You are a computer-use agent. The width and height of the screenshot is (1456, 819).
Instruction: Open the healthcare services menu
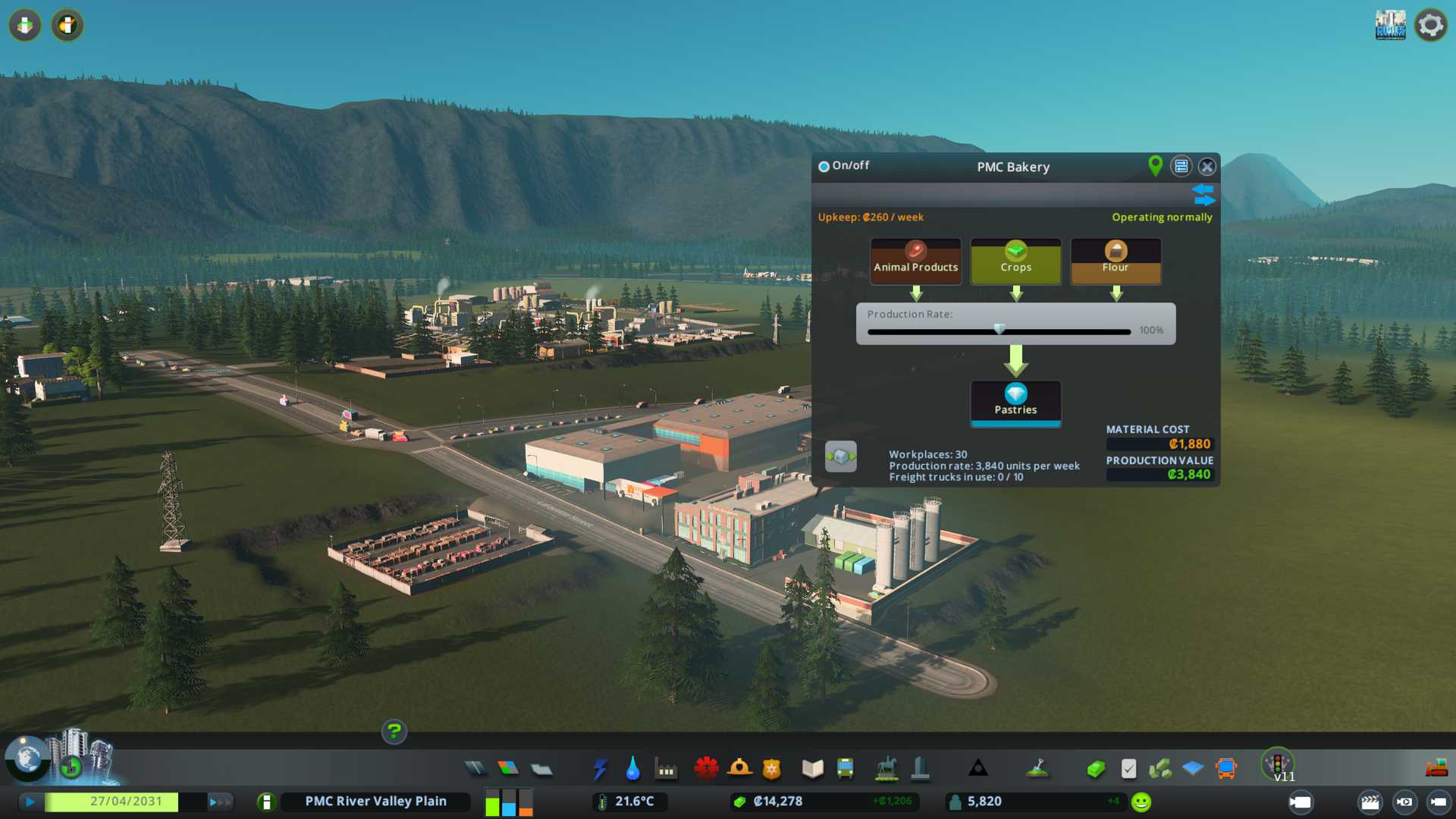(x=706, y=769)
